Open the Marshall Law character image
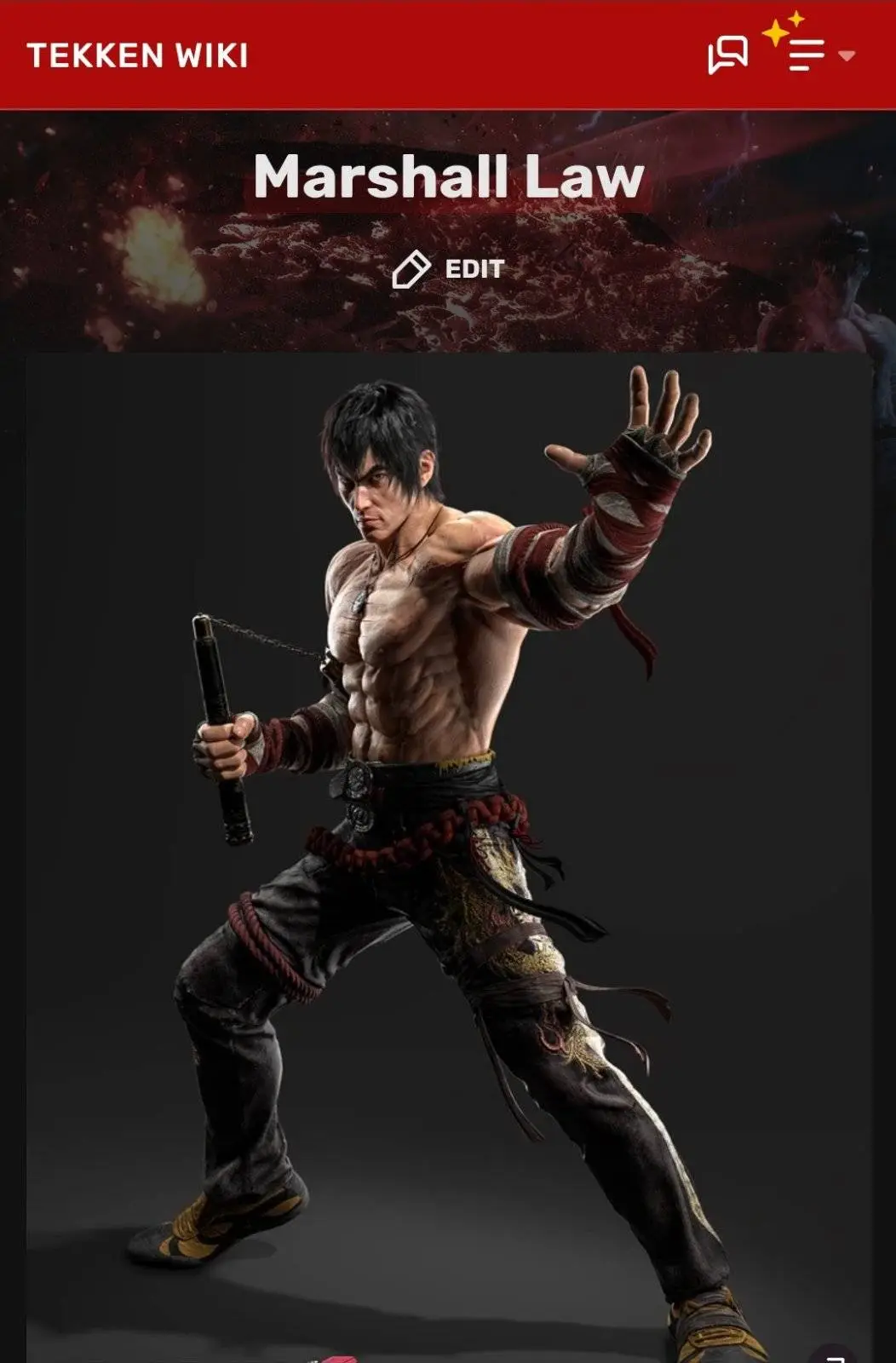 449,852
